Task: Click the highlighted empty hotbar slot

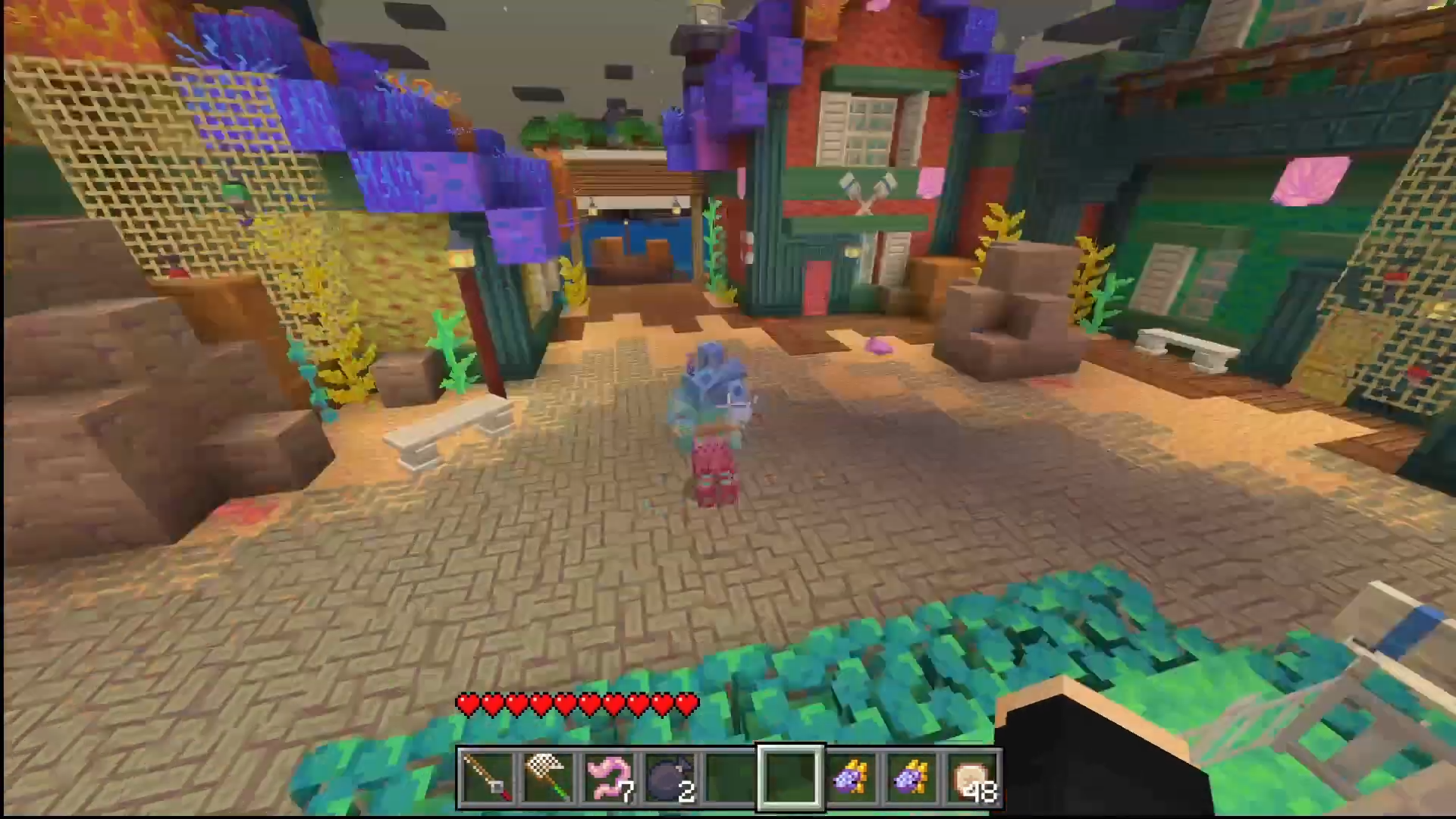Action: tap(789, 778)
